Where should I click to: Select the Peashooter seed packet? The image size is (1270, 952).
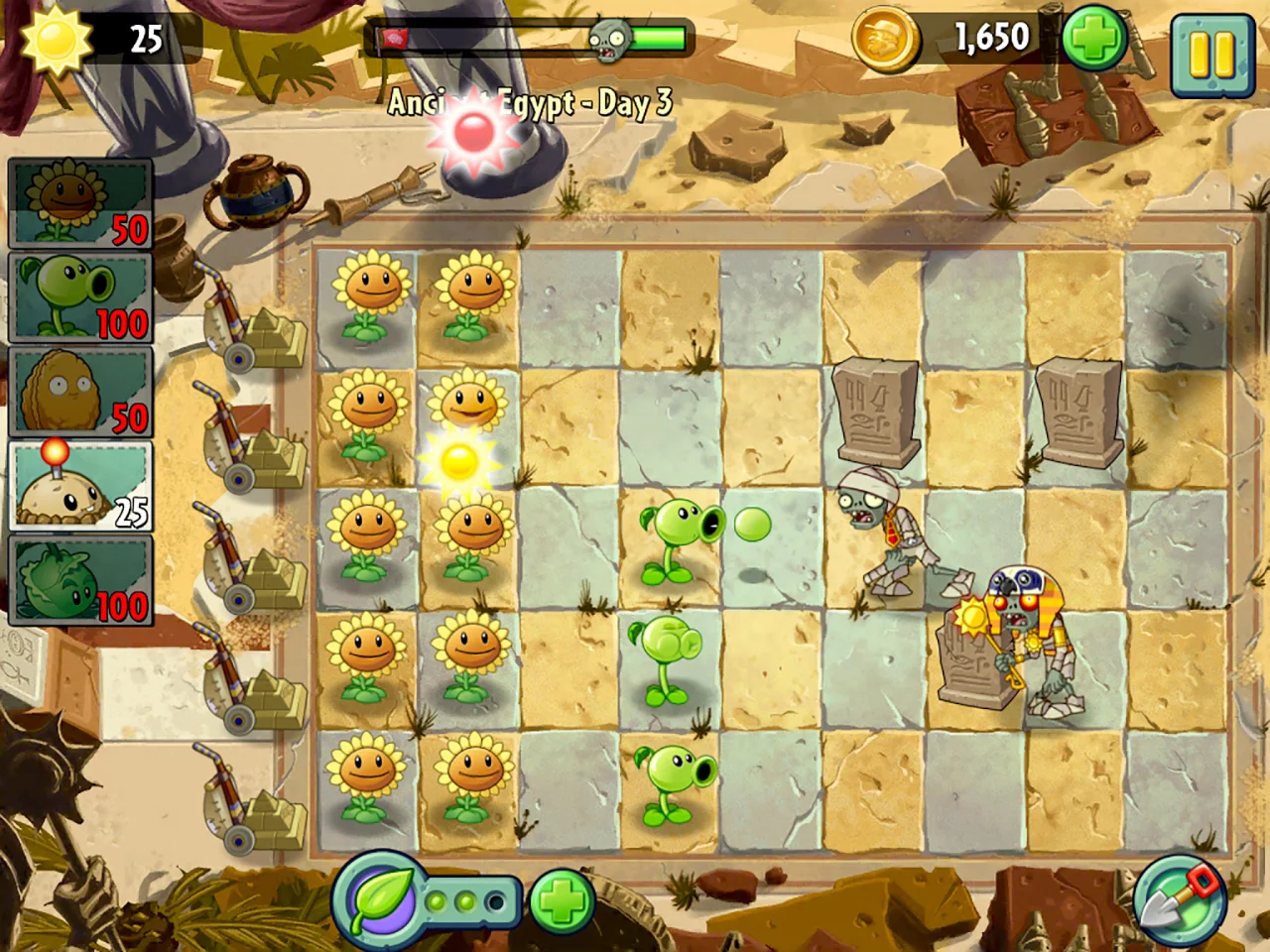coord(79,297)
